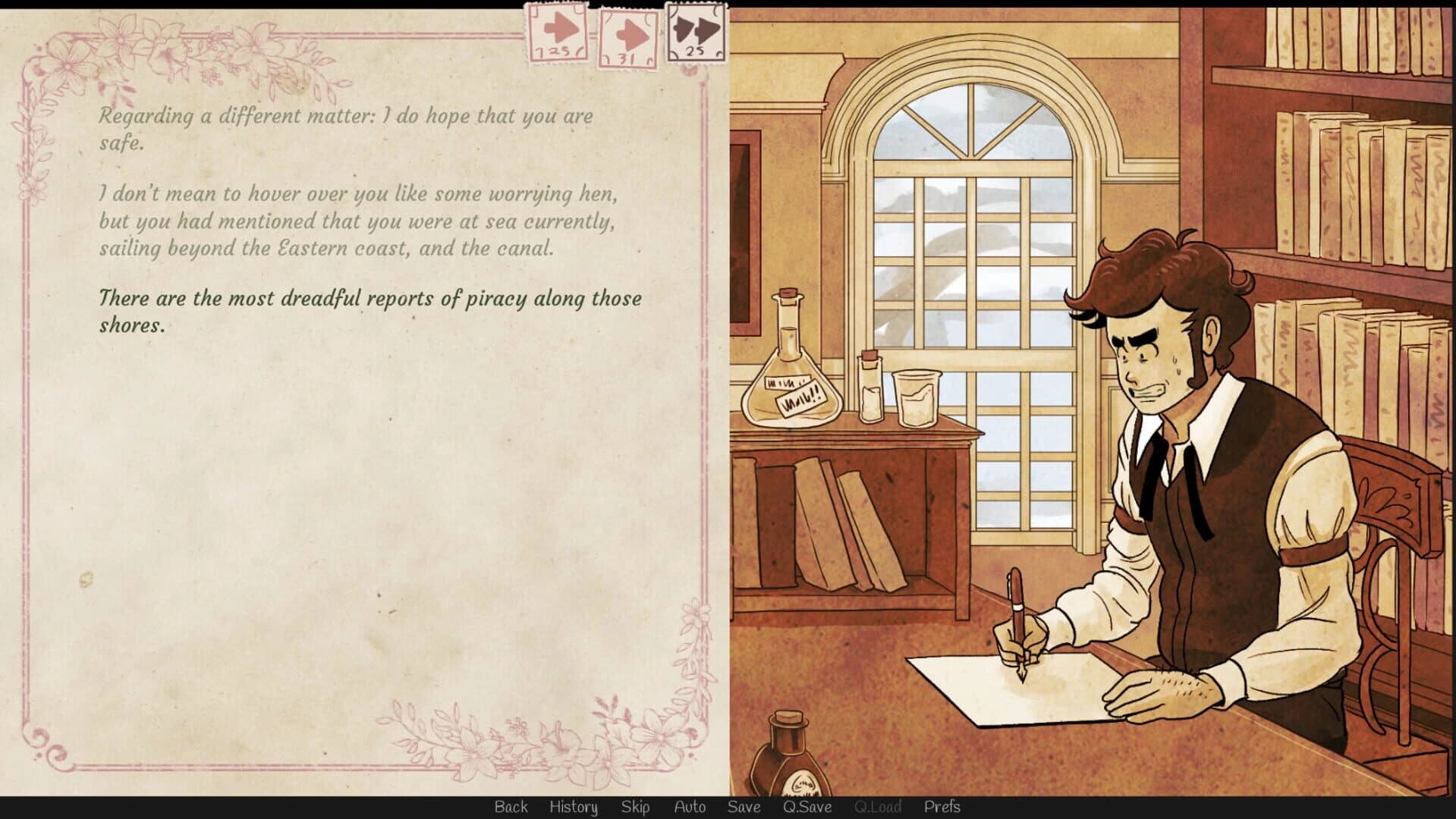Open the History screen
This screenshot has width=1456, height=819.
click(574, 808)
